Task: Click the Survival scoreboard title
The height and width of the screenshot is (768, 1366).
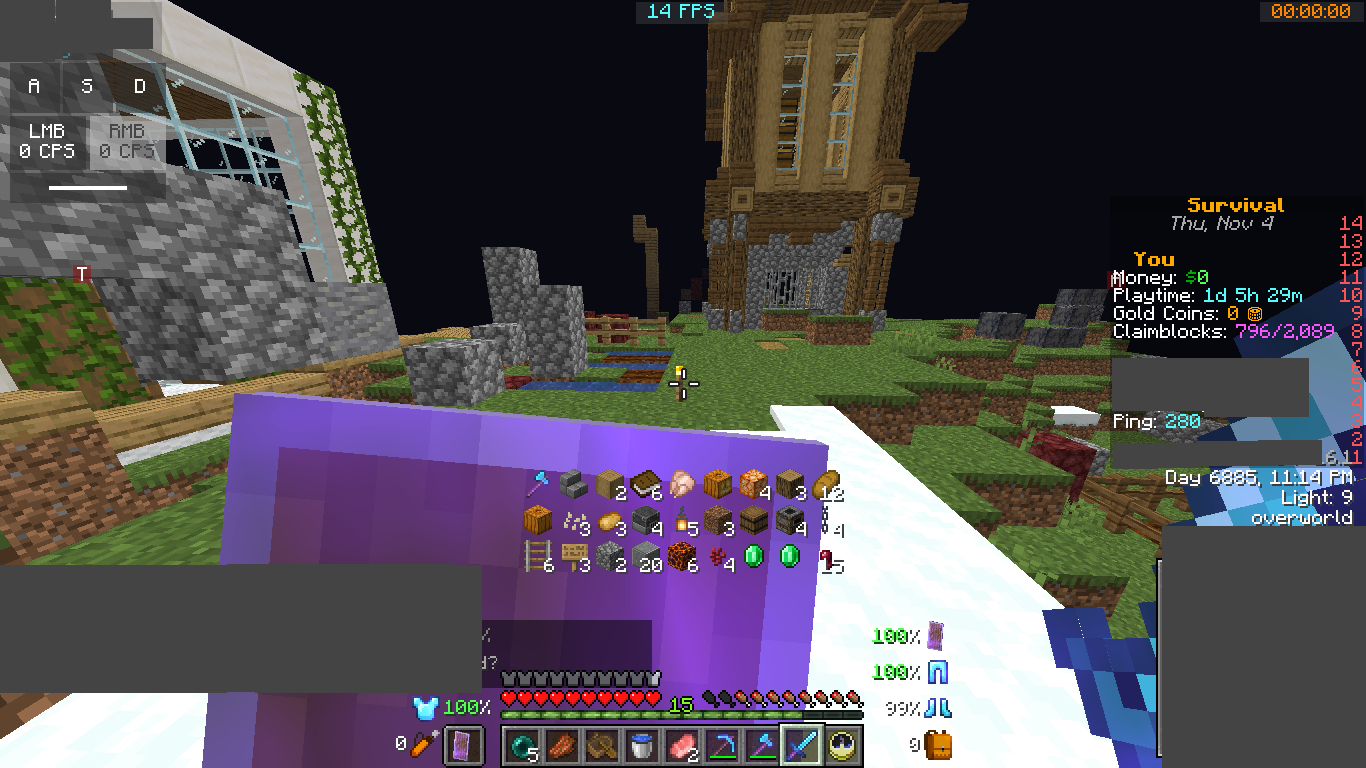Action: tap(1235, 204)
